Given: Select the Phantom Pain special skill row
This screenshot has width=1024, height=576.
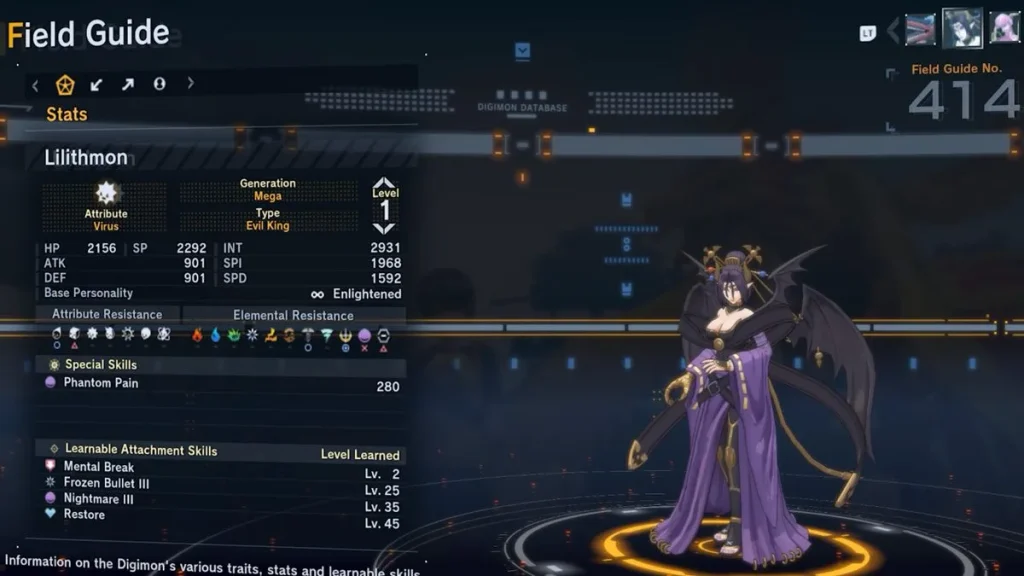Looking at the screenshot, I should 222,384.
